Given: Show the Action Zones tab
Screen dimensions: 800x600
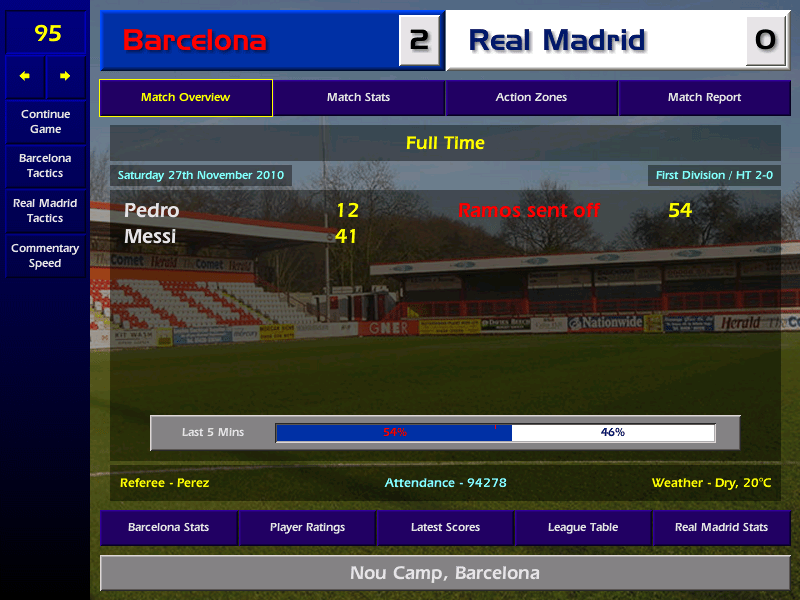Looking at the screenshot, I should [531, 98].
